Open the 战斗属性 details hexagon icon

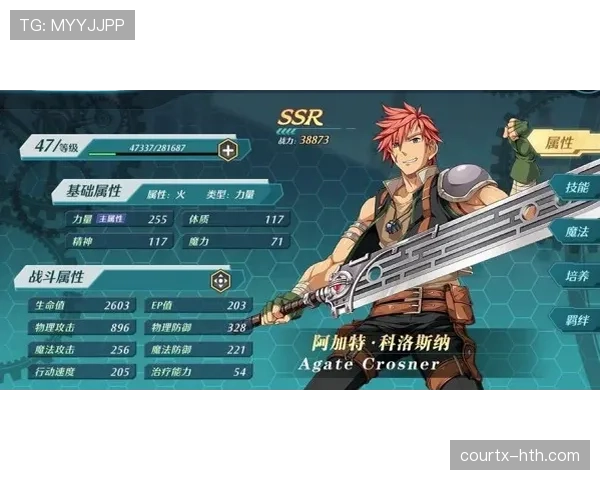point(220,281)
